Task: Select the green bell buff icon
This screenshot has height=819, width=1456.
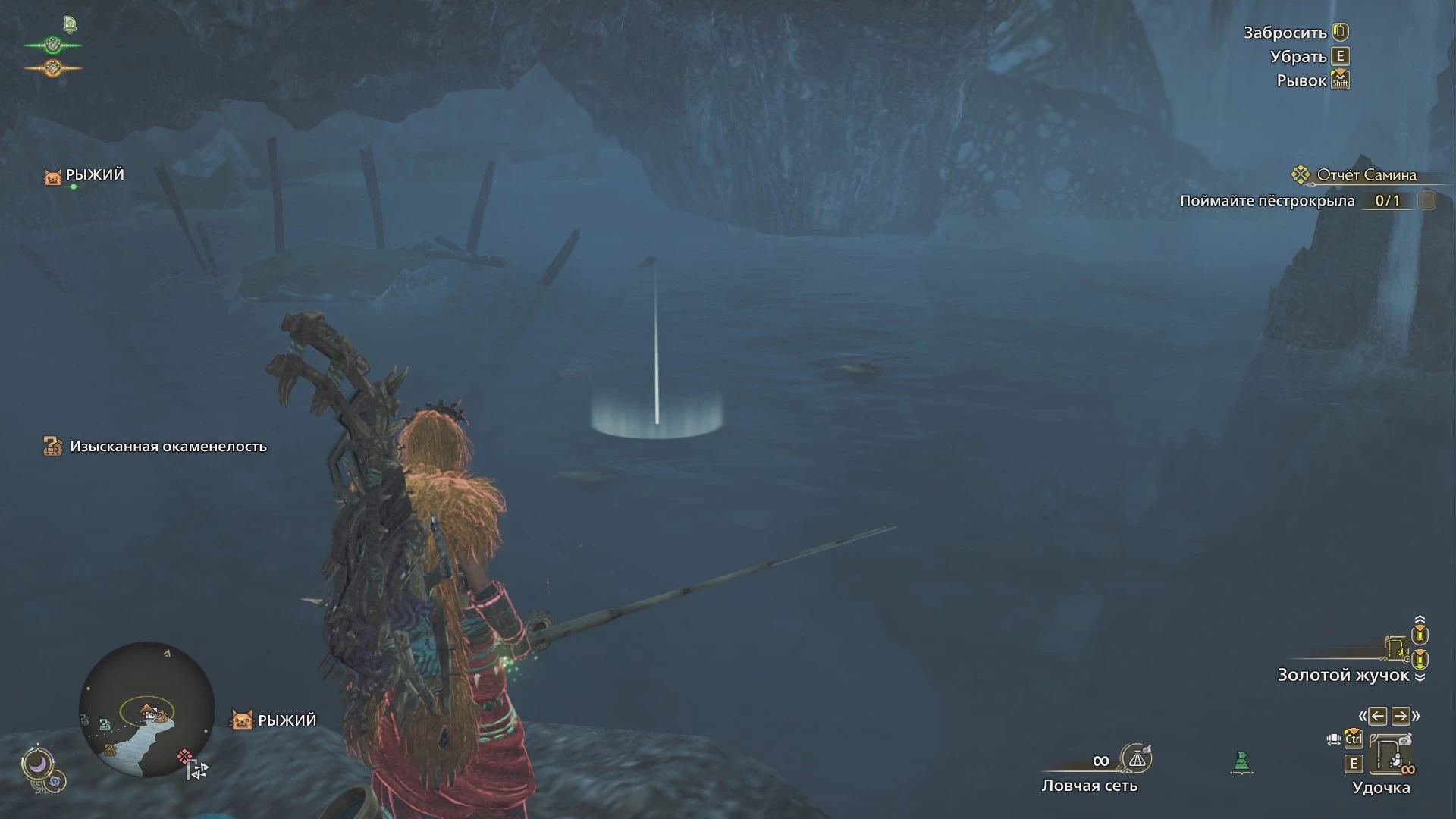Action: tap(70, 24)
